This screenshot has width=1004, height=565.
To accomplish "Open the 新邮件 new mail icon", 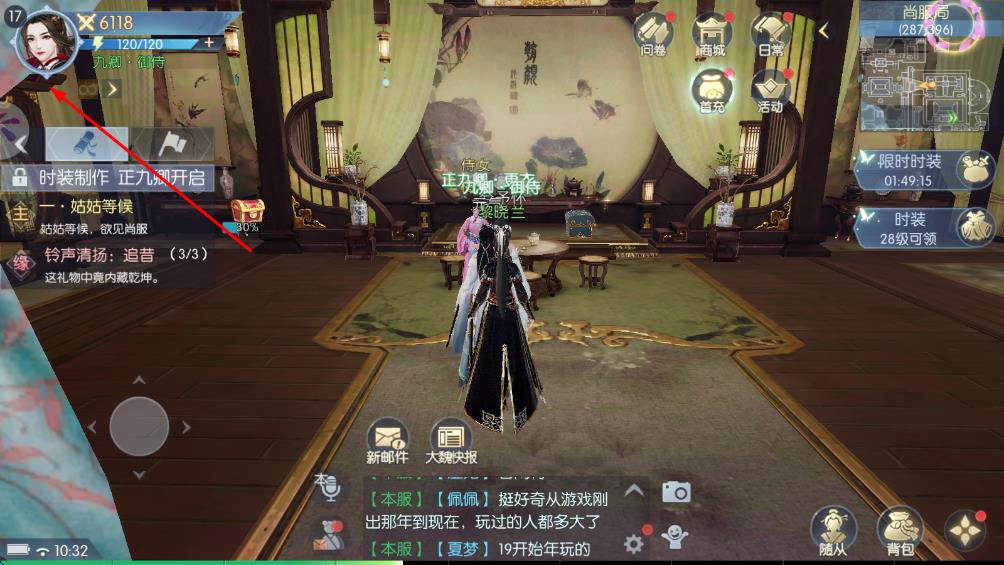I will [388, 440].
